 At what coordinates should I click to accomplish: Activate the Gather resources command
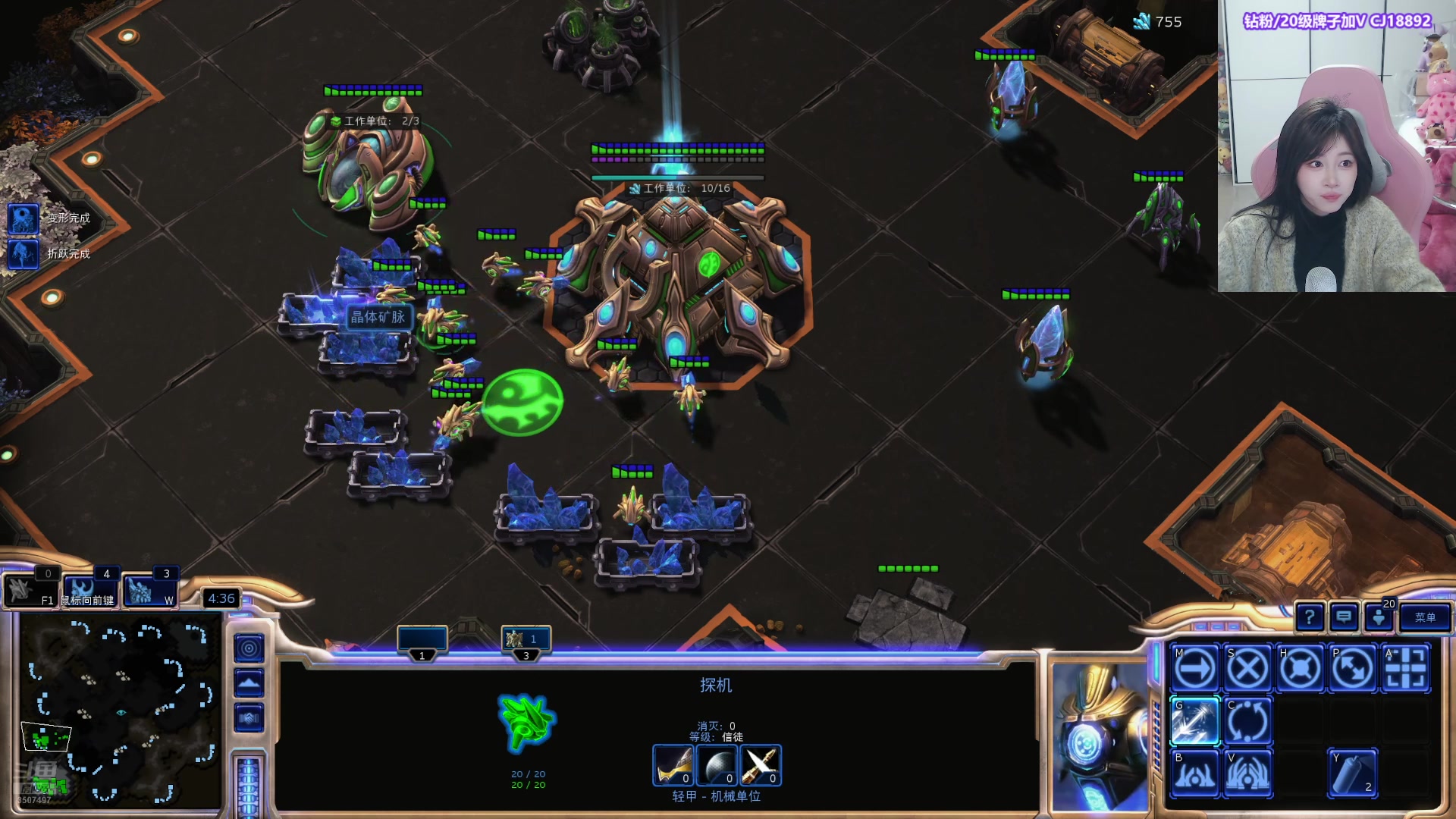point(1196,721)
